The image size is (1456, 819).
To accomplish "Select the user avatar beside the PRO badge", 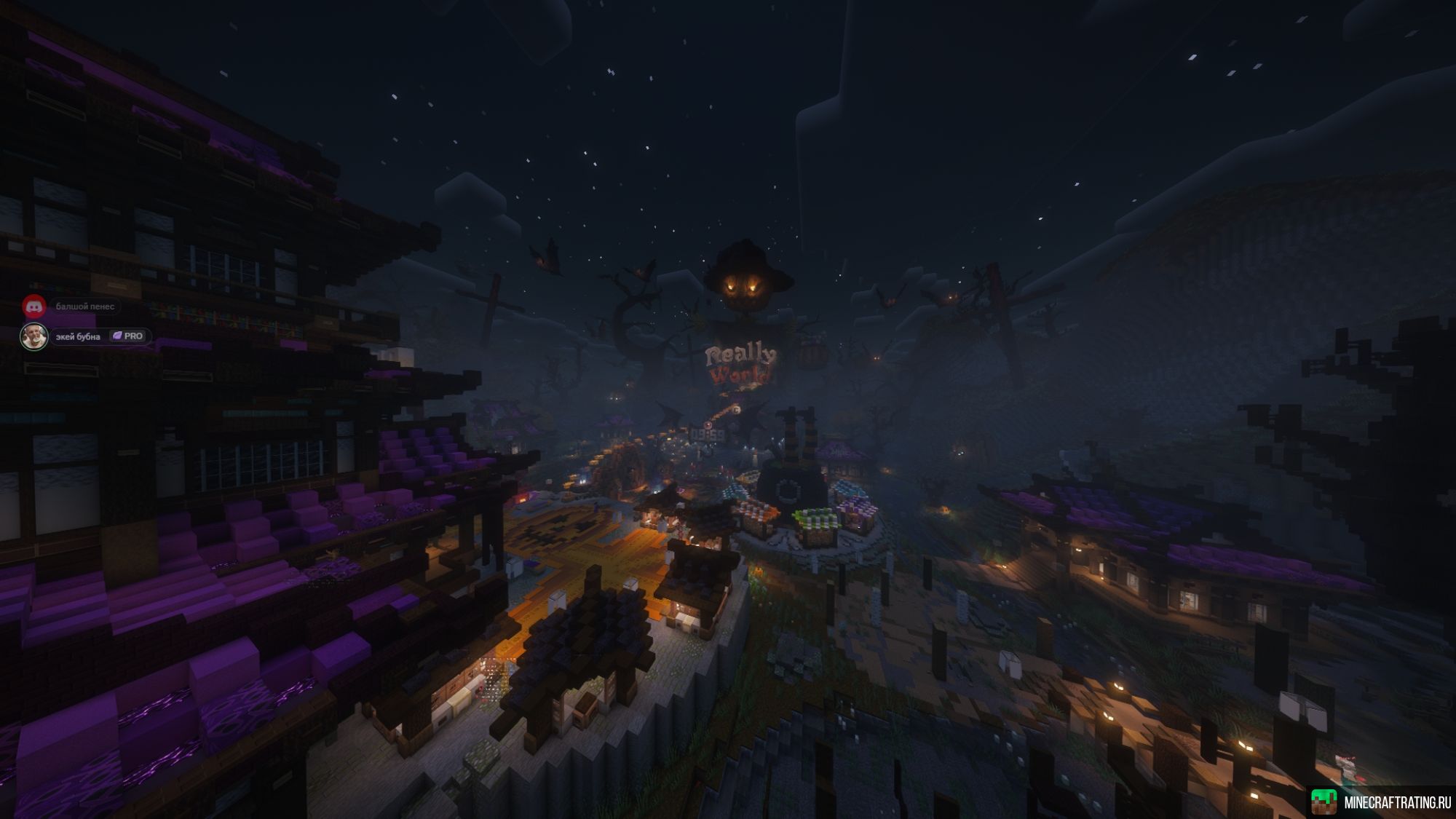I will [x=34, y=336].
